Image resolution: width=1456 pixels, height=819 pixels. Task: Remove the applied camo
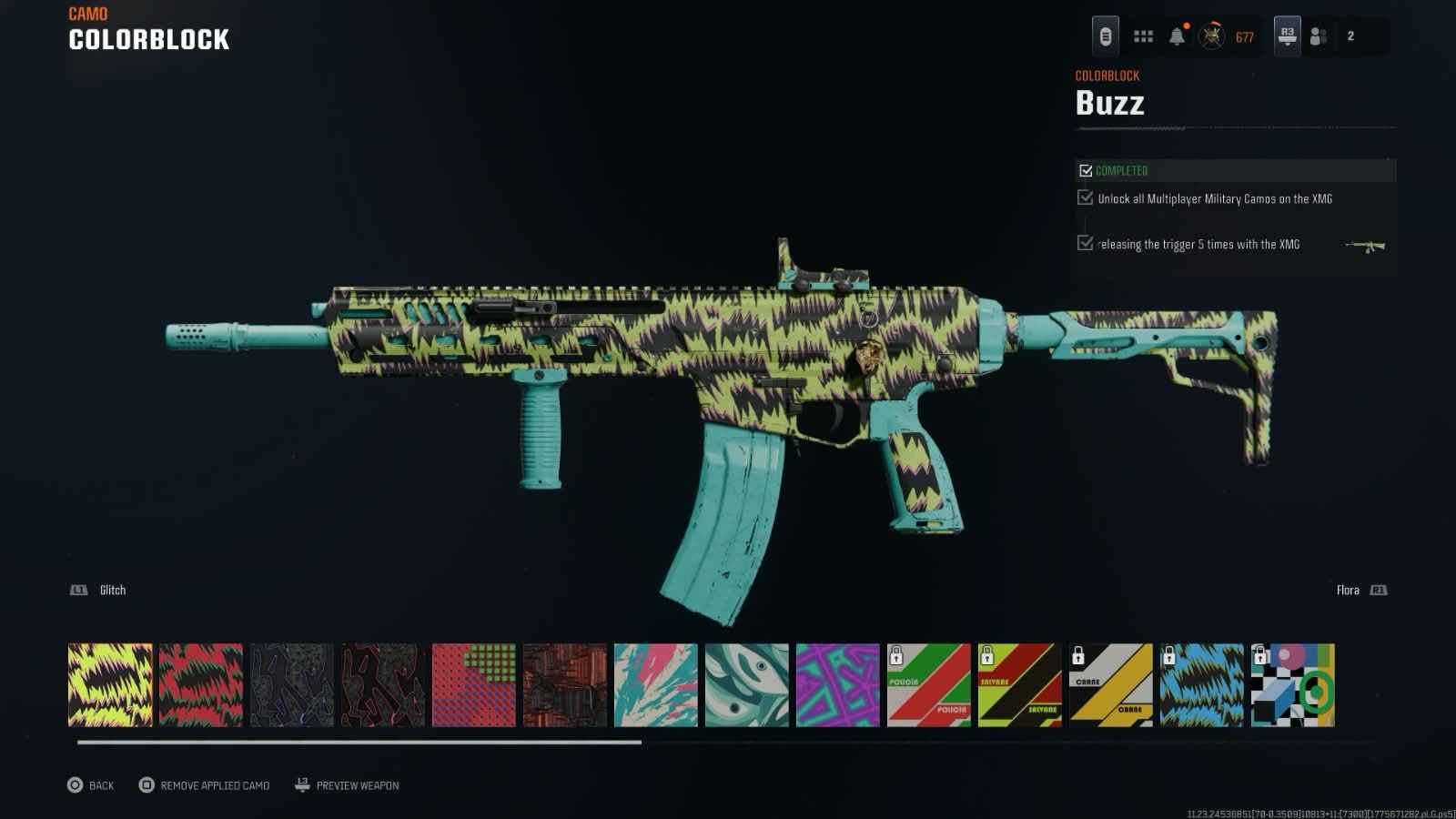coord(205,785)
